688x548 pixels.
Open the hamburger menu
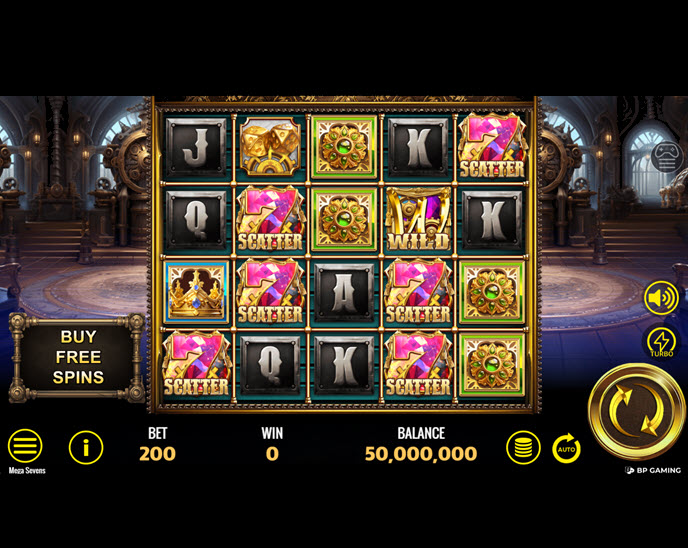(25, 446)
